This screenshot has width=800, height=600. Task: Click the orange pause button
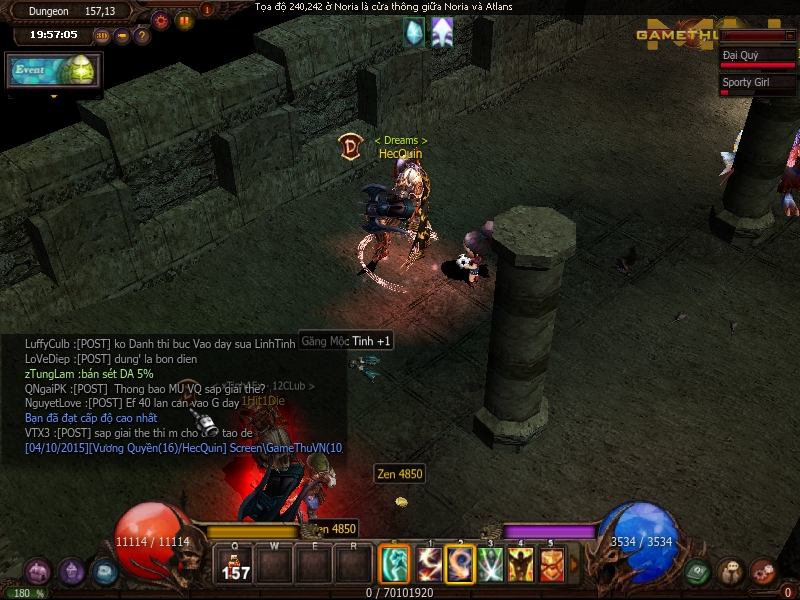tap(185, 19)
